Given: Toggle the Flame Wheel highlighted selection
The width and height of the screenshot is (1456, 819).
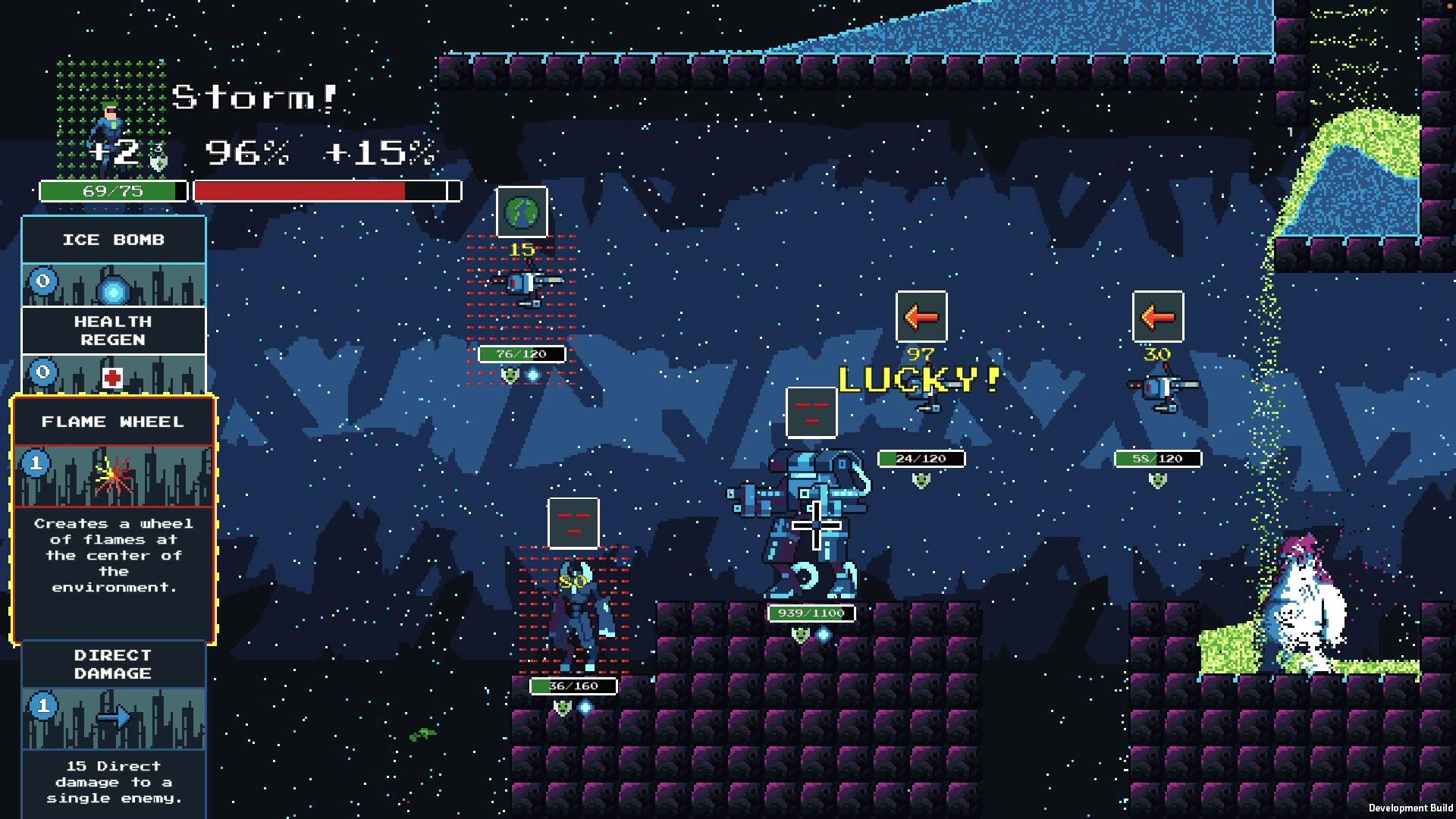Looking at the screenshot, I should pos(114,422).
